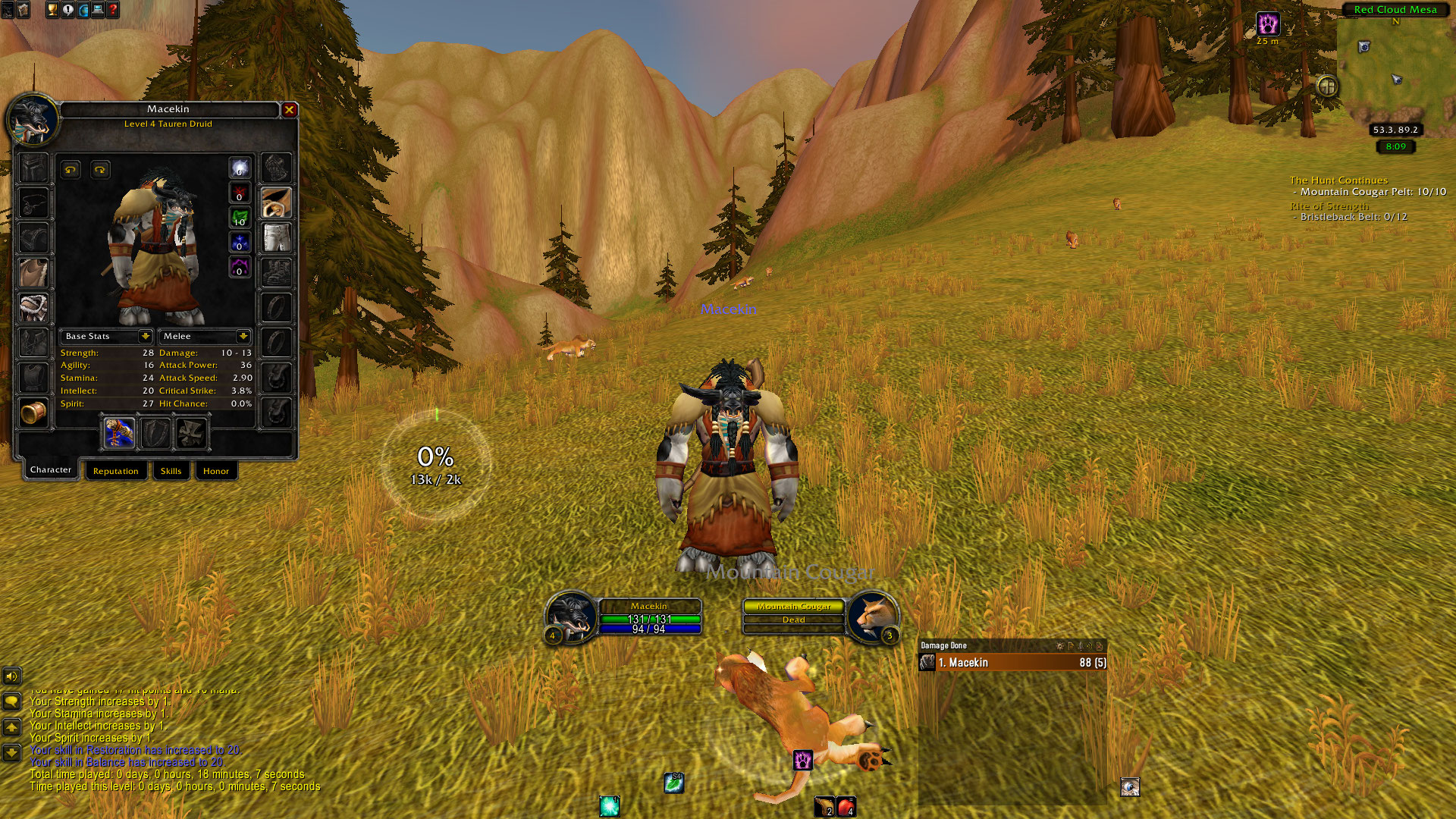Image resolution: width=1456 pixels, height=819 pixels.
Task: Open the red question mark help button
Action: coord(113,10)
